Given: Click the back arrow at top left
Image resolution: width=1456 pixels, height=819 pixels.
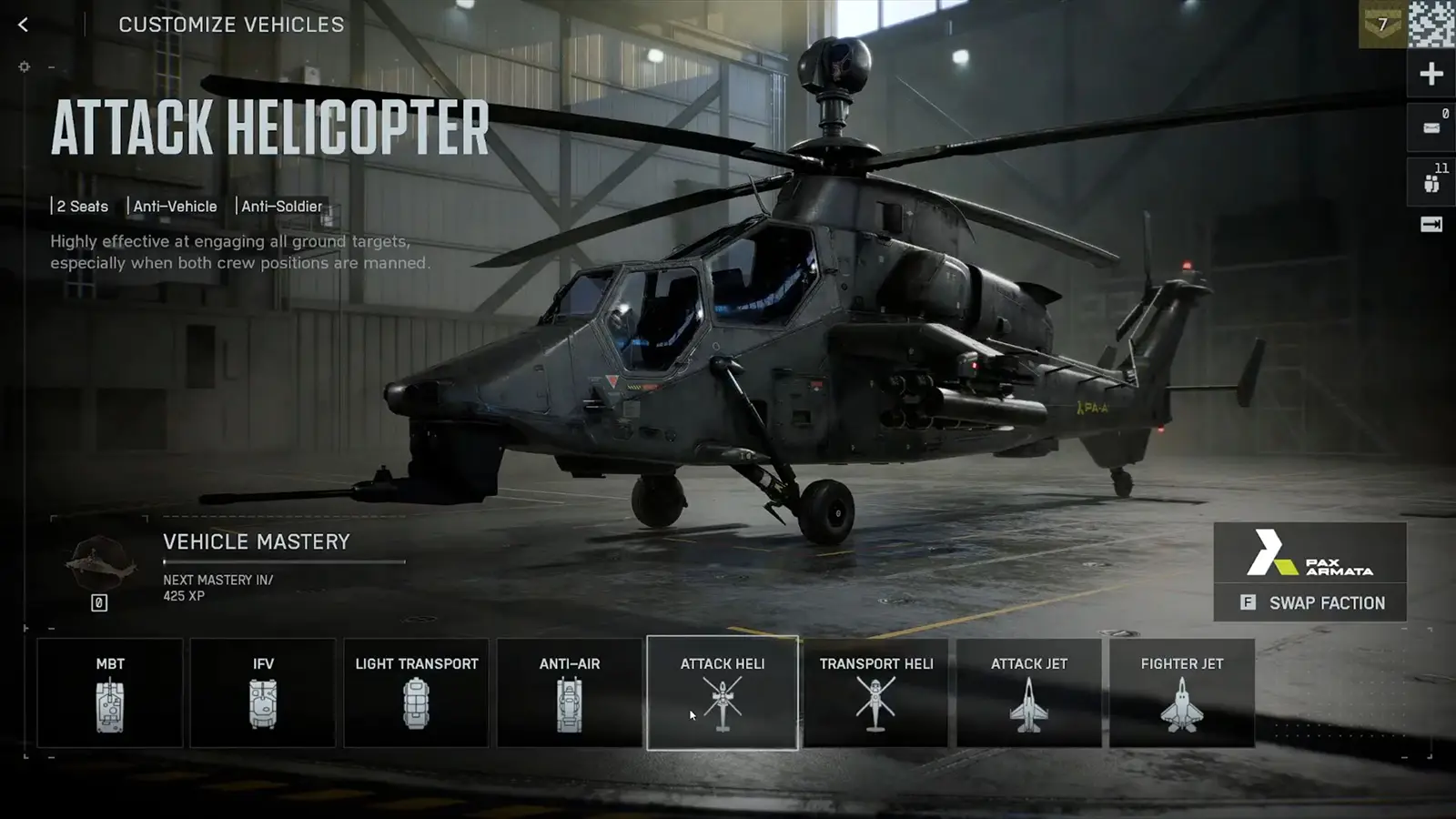Looking at the screenshot, I should [x=22, y=25].
